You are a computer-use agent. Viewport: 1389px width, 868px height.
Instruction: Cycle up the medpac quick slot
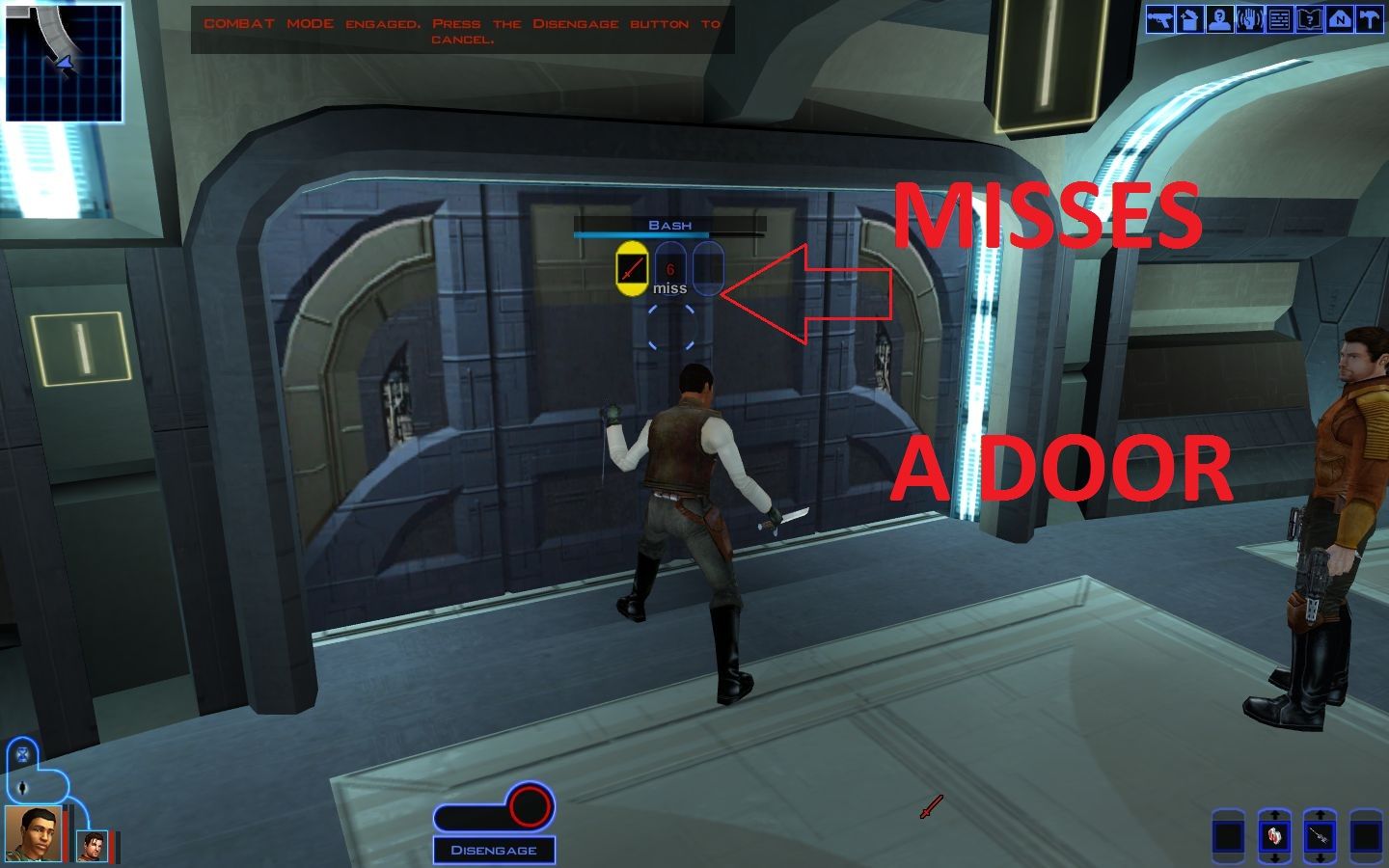(x=1275, y=816)
